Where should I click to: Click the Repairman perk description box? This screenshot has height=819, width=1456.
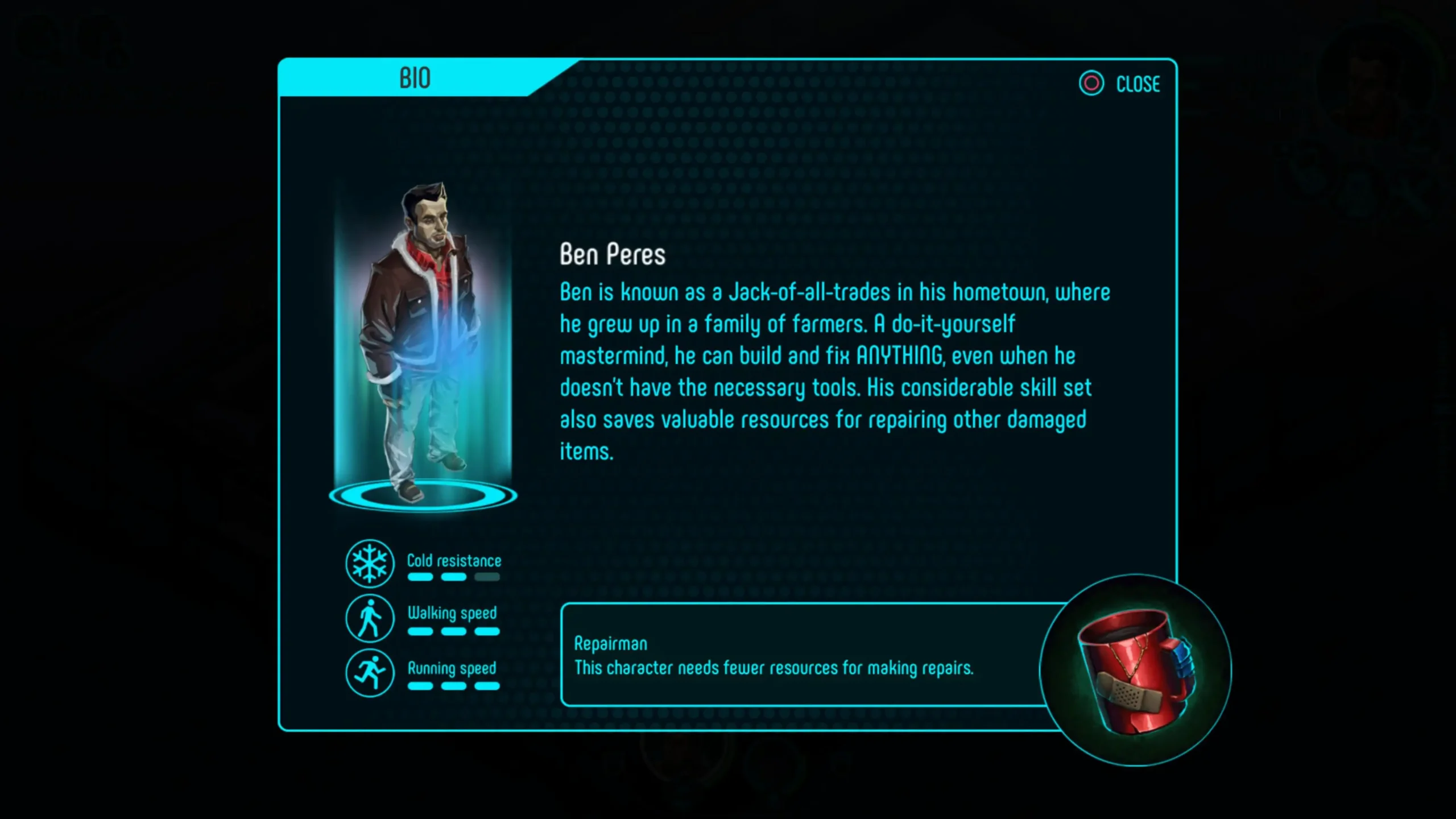tap(796, 655)
